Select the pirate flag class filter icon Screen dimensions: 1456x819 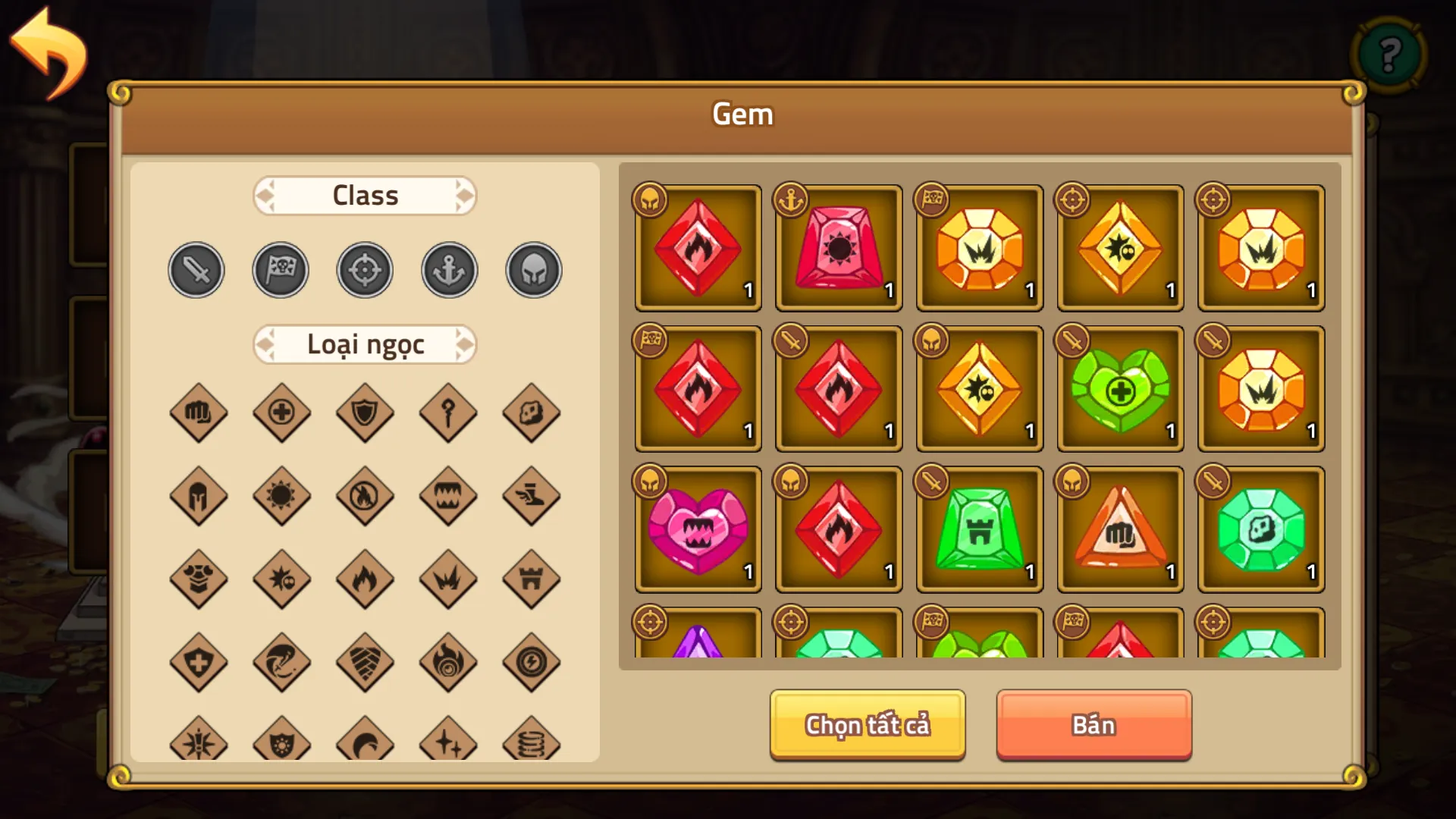280,269
